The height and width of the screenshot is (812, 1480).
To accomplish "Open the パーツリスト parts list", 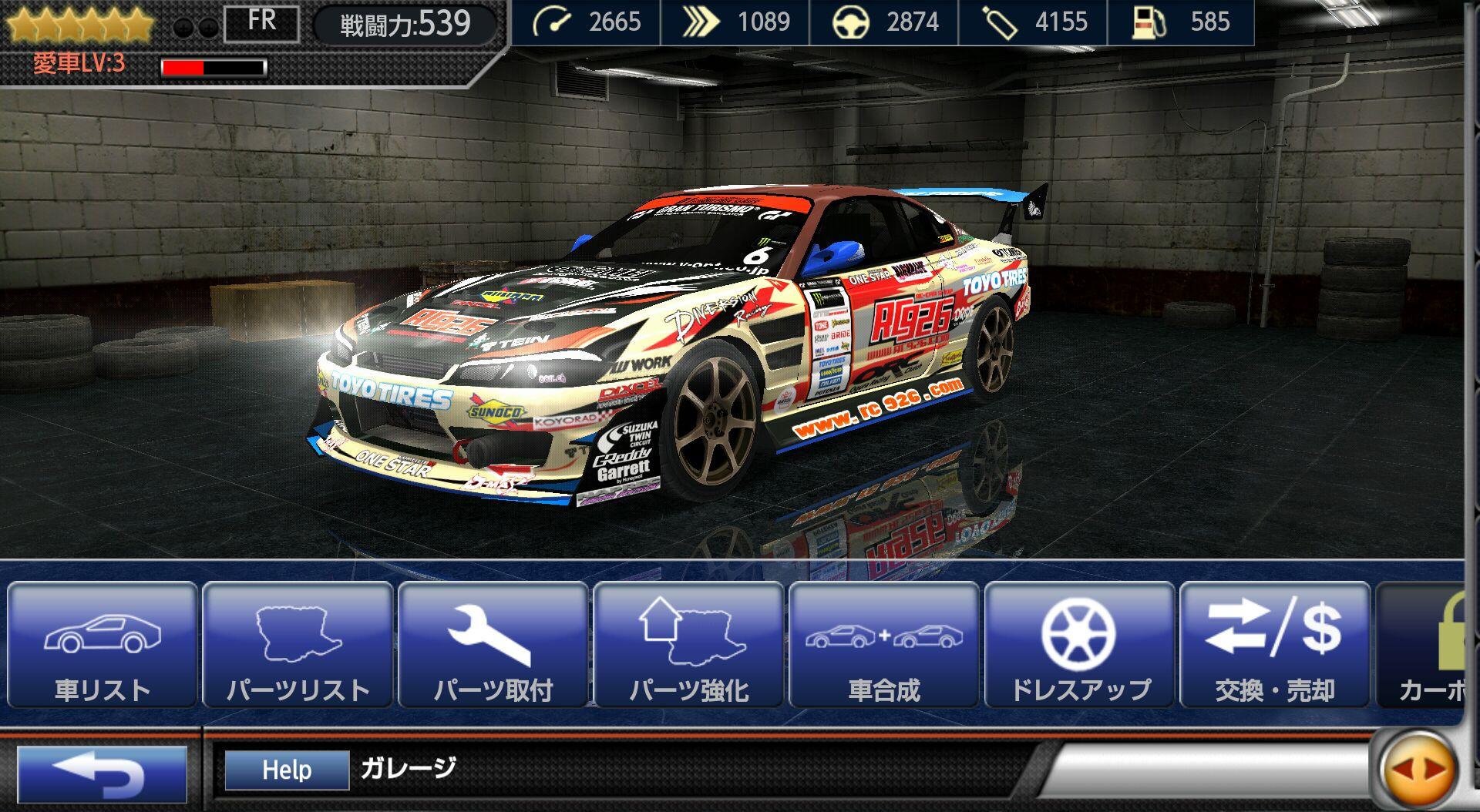I will point(298,646).
